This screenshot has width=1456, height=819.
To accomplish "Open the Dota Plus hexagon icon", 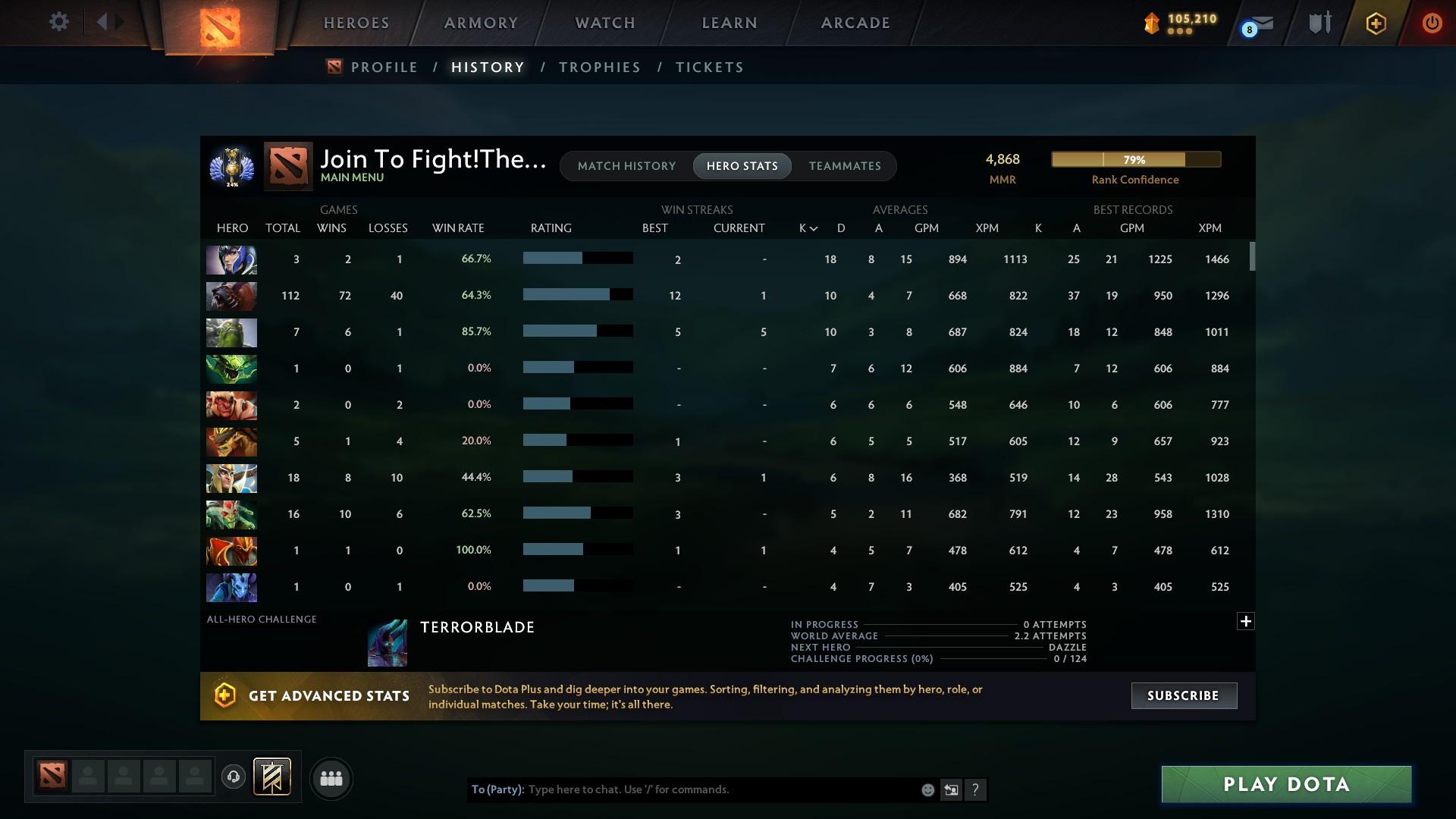I will pyautogui.click(x=1376, y=23).
